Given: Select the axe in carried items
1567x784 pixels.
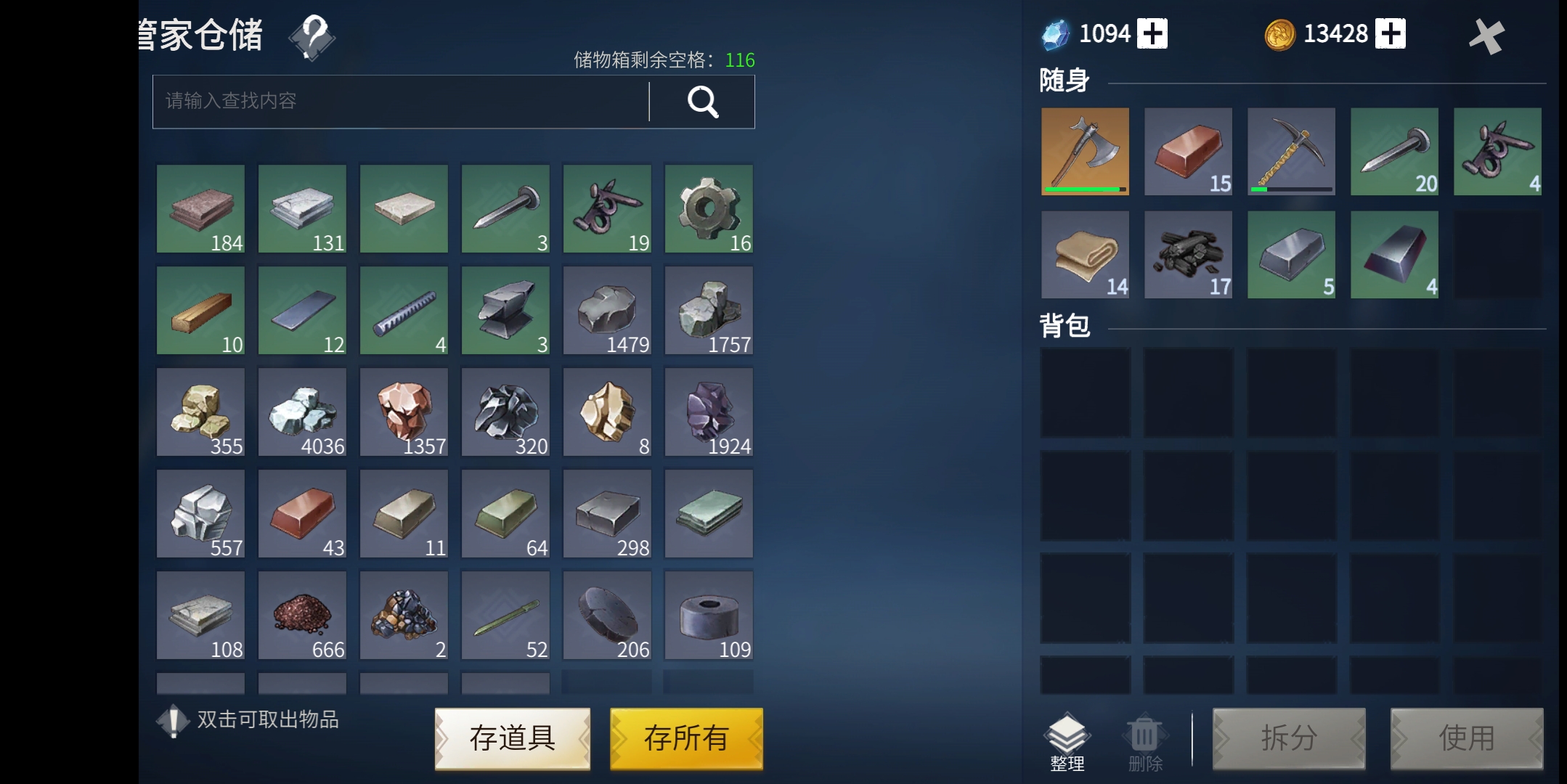Looking at the screenshot, I should click(x=1085, y=151).
